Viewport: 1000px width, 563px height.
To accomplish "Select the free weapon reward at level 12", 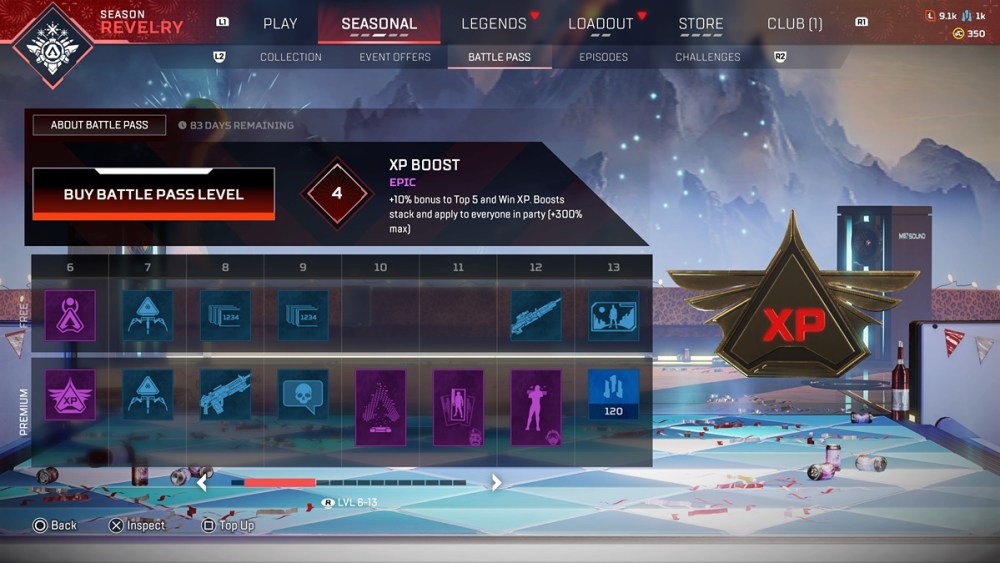I will [x=536, y=316].
